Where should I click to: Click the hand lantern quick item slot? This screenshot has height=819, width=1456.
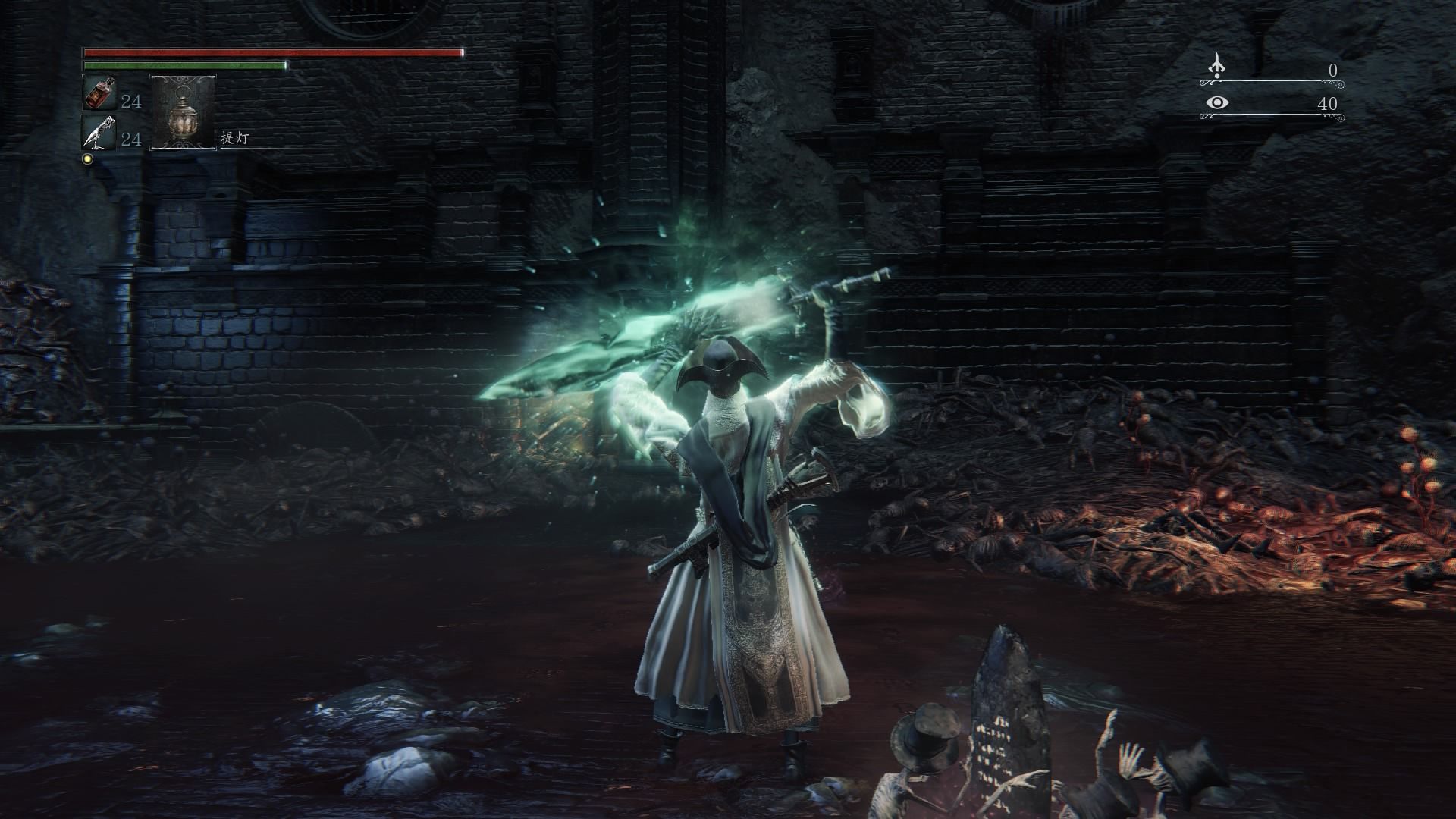184,111
